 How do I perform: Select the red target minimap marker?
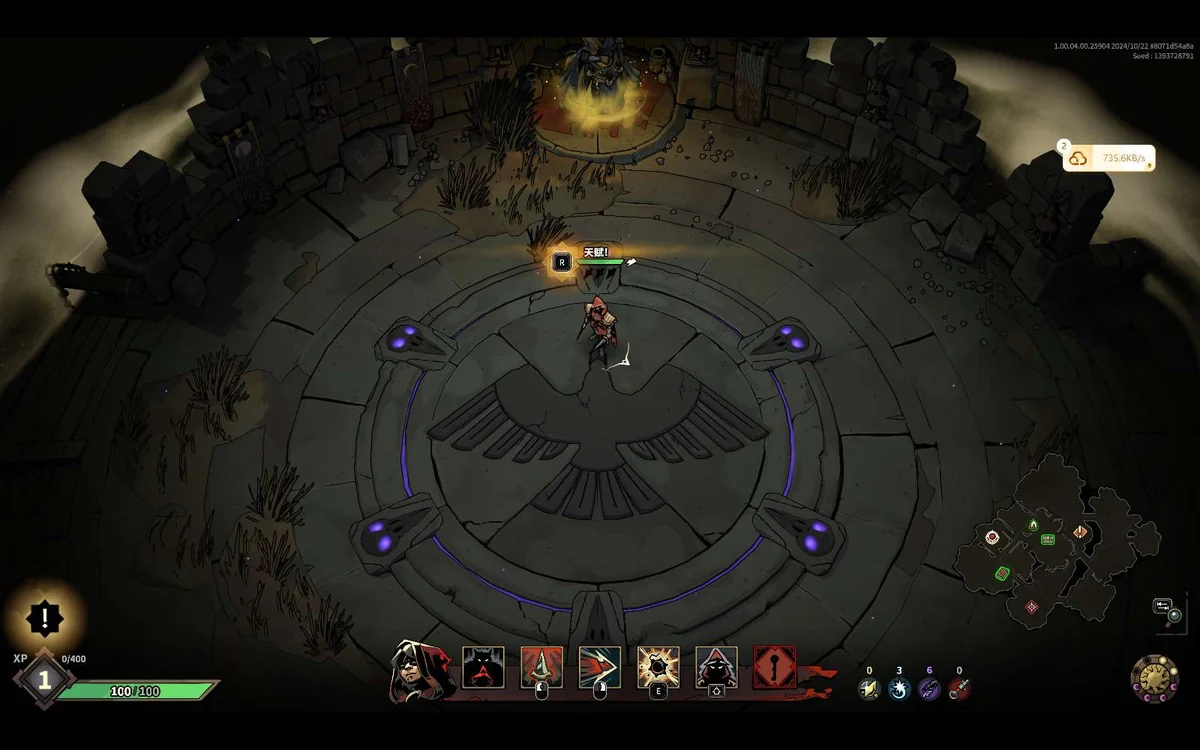(992, 538)
